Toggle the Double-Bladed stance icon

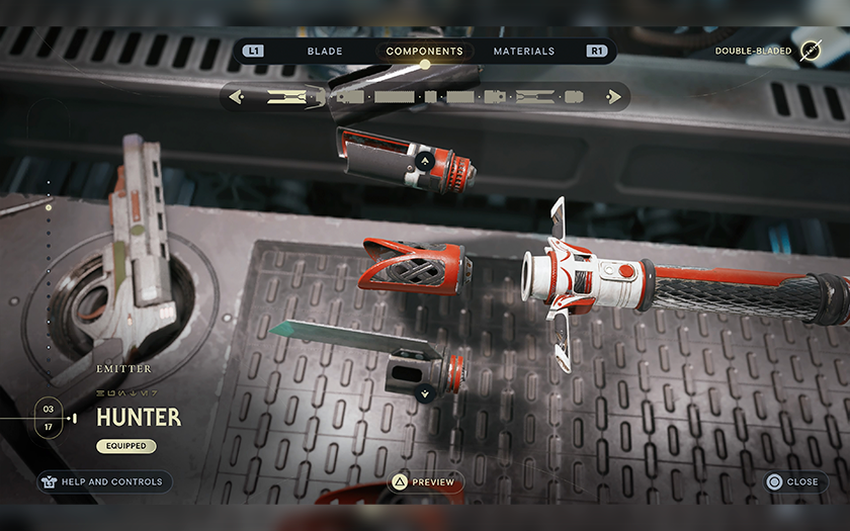click(811, 51)
